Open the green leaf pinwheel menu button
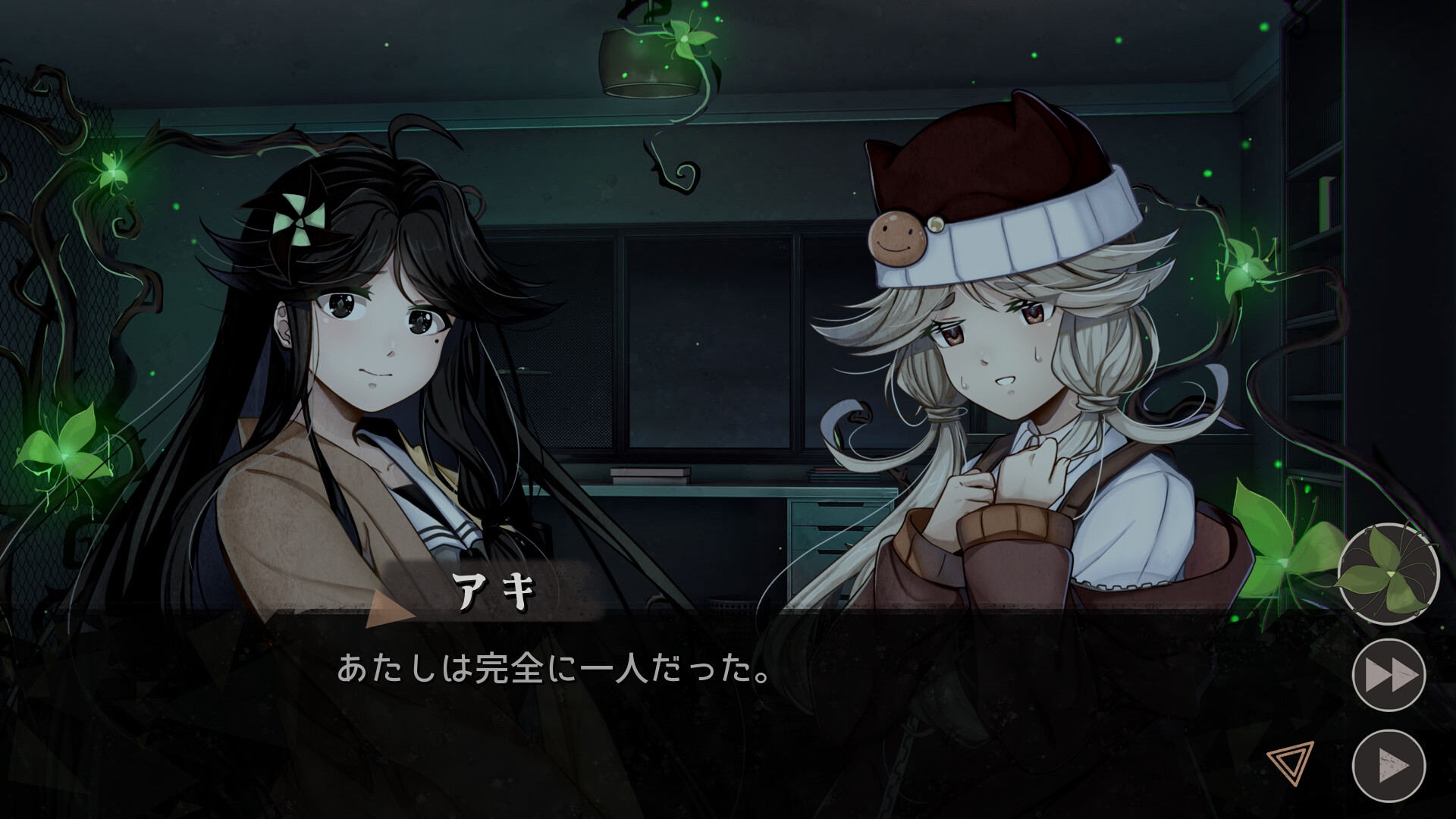This screenshot has width=1456, height=819. 1388,574
